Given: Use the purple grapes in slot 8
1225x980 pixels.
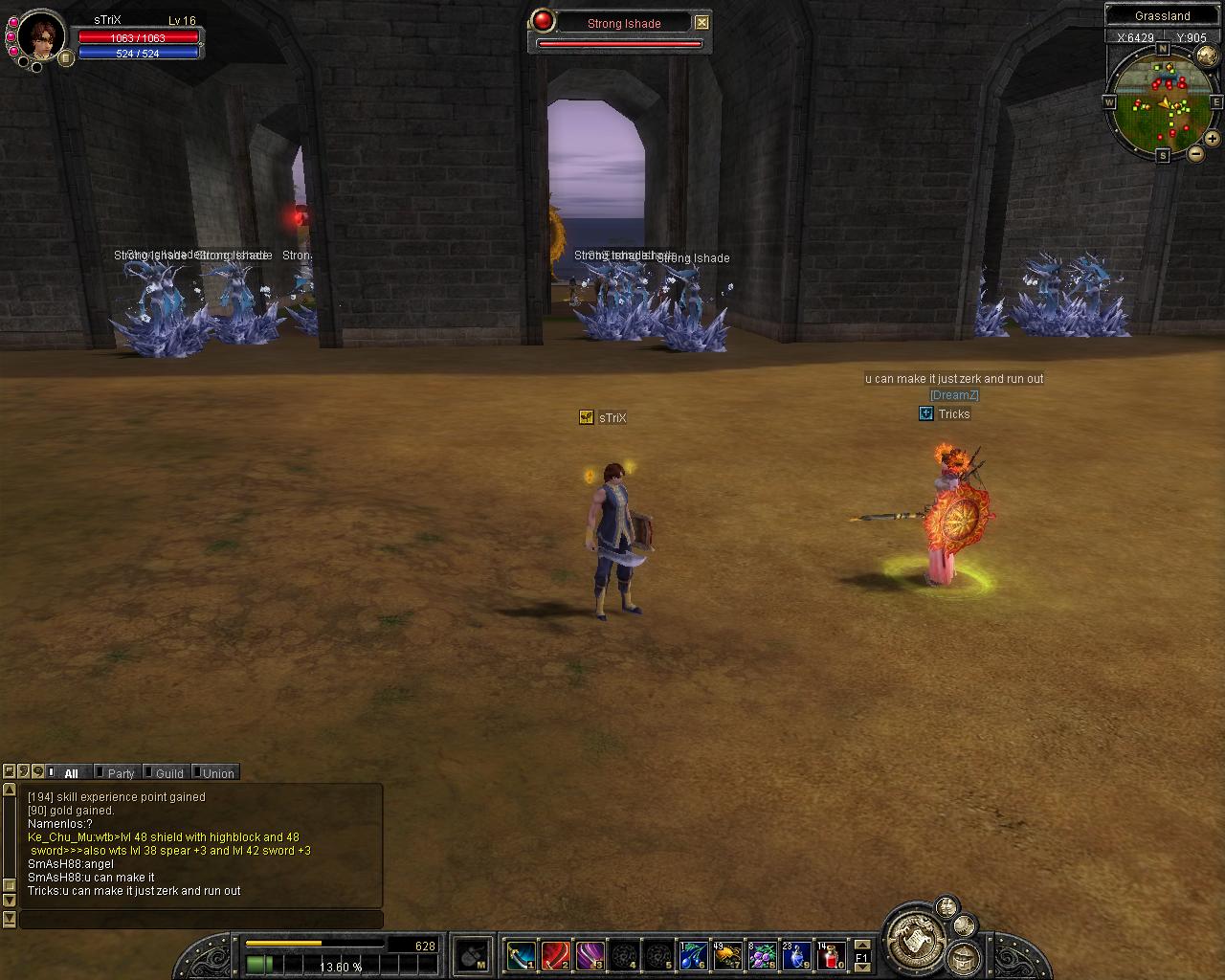Looking at the screenshot, I should 762,955.
